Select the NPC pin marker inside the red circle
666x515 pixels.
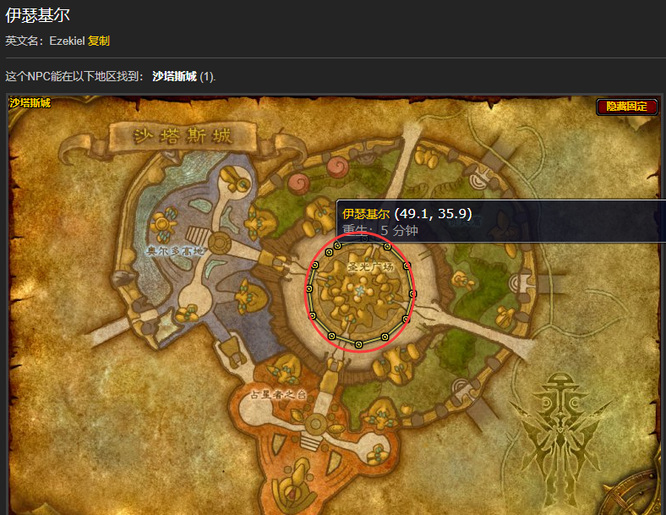point(360,290)
